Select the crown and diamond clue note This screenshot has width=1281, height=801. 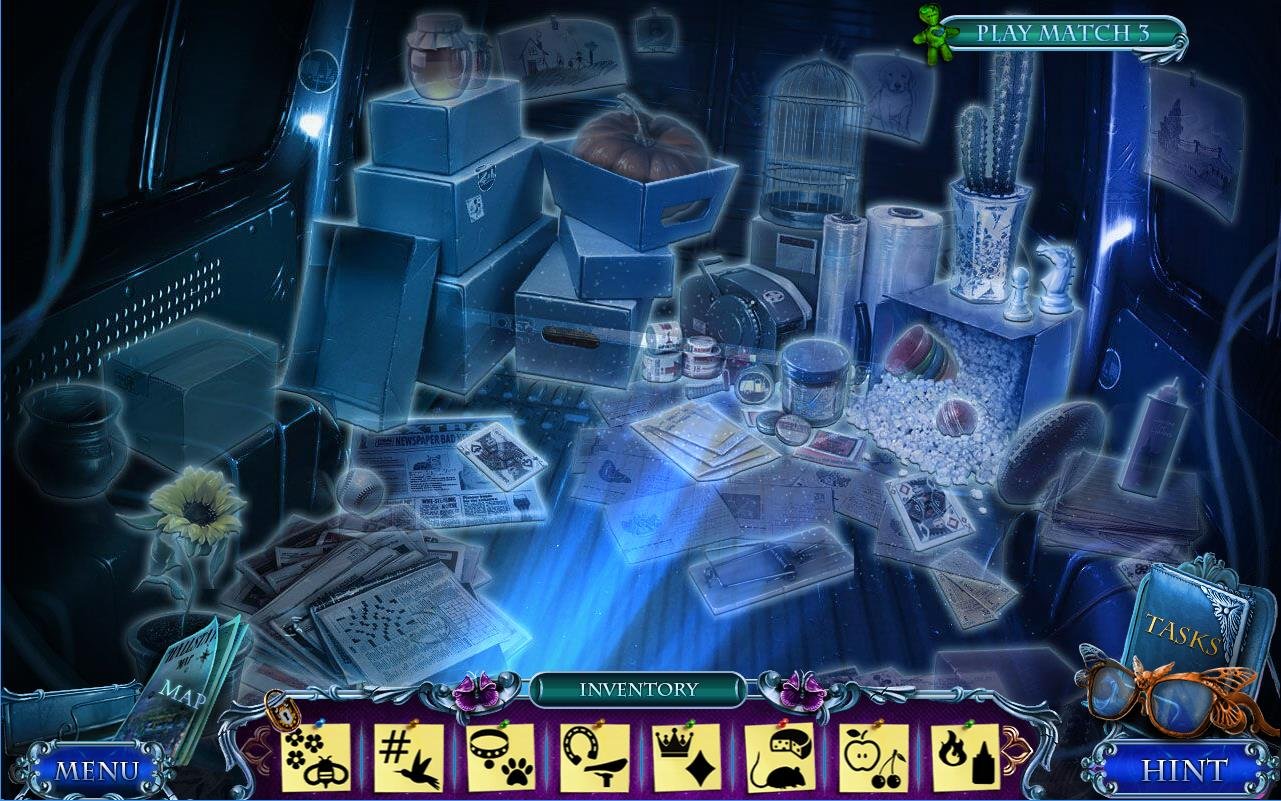tap(687, 757)
